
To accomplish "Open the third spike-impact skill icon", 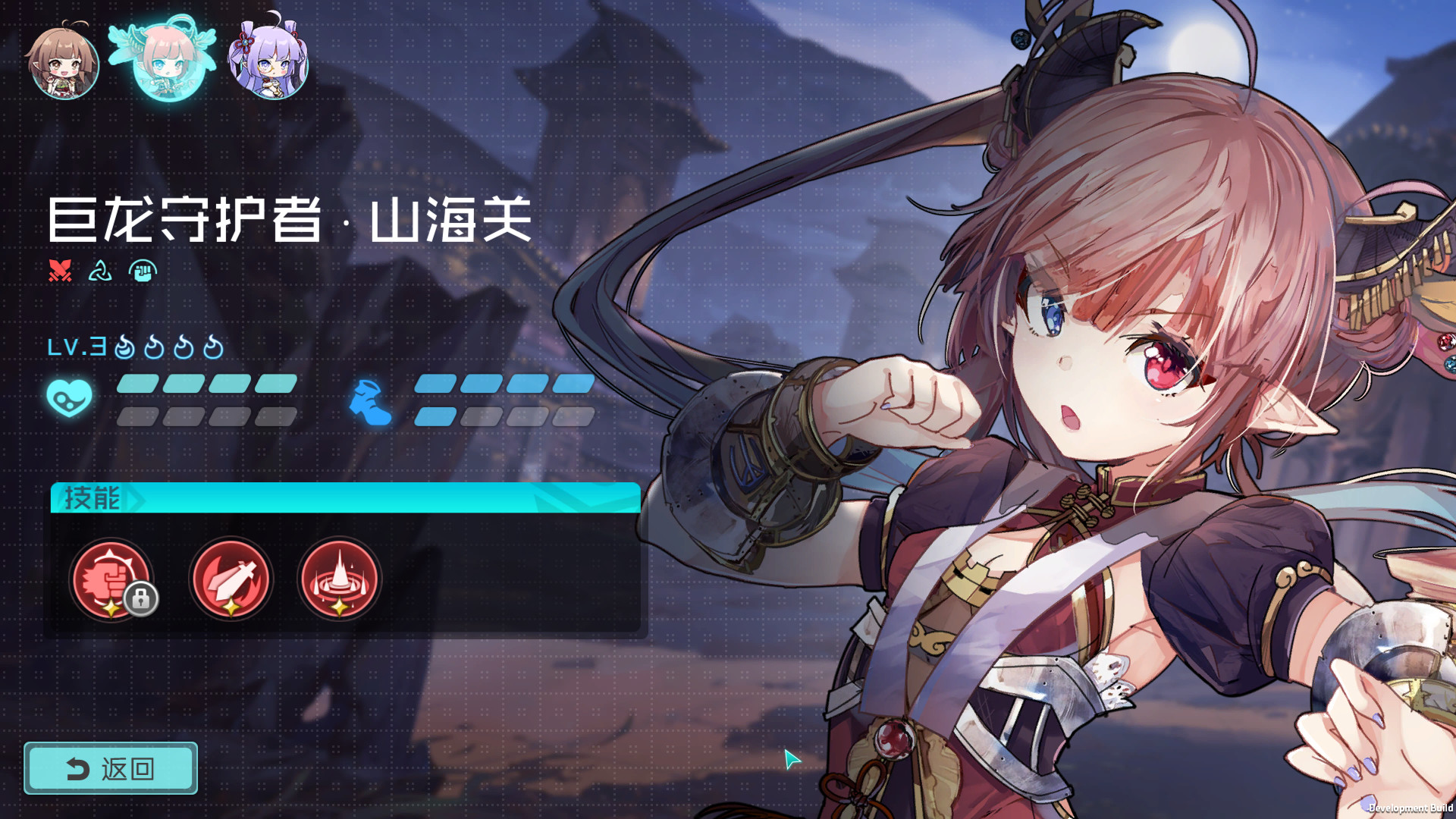I will coord(339,579).
